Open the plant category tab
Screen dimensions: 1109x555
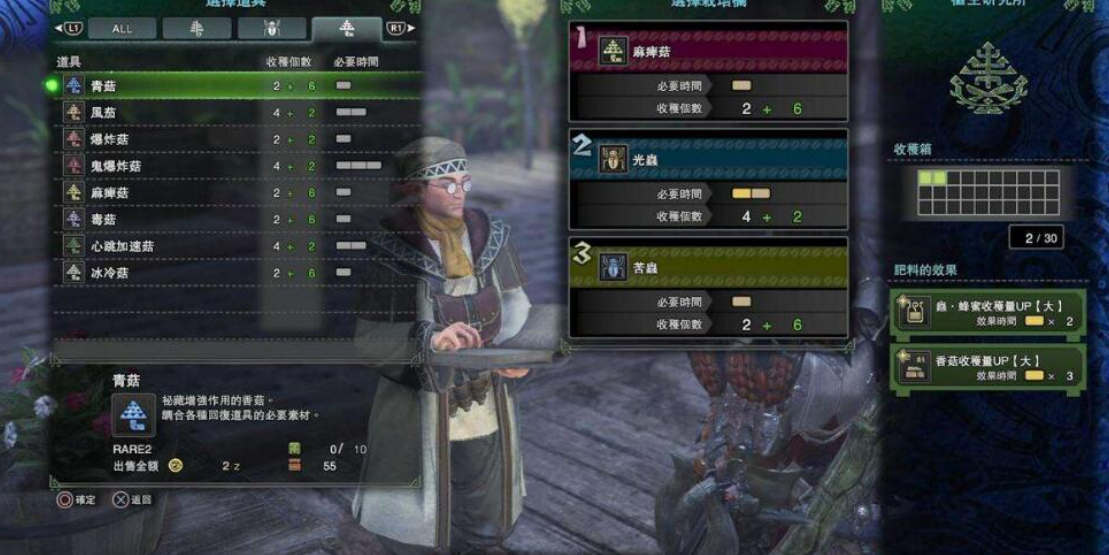point(197,29)
